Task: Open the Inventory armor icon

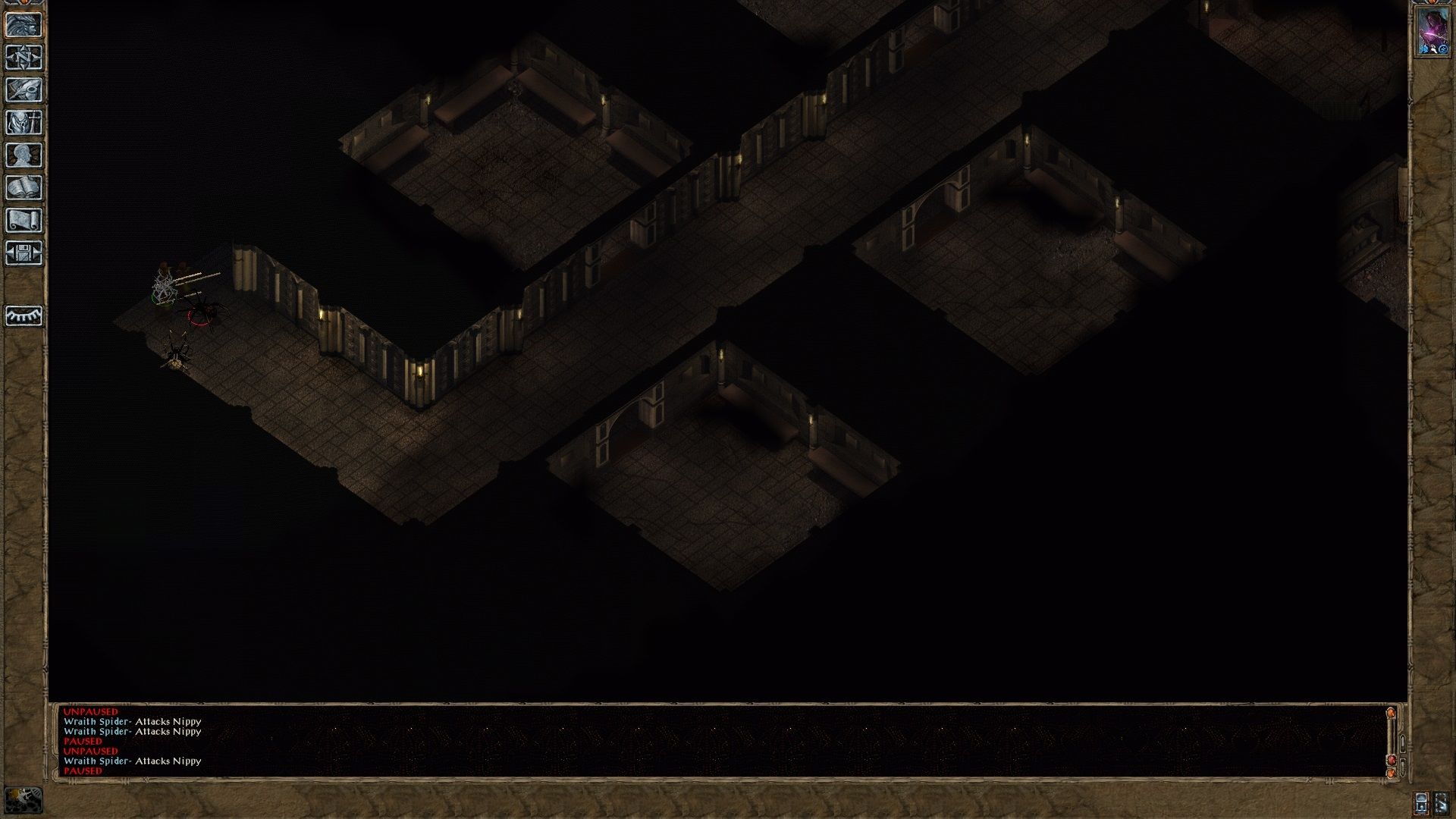Action: pos(21,121)
